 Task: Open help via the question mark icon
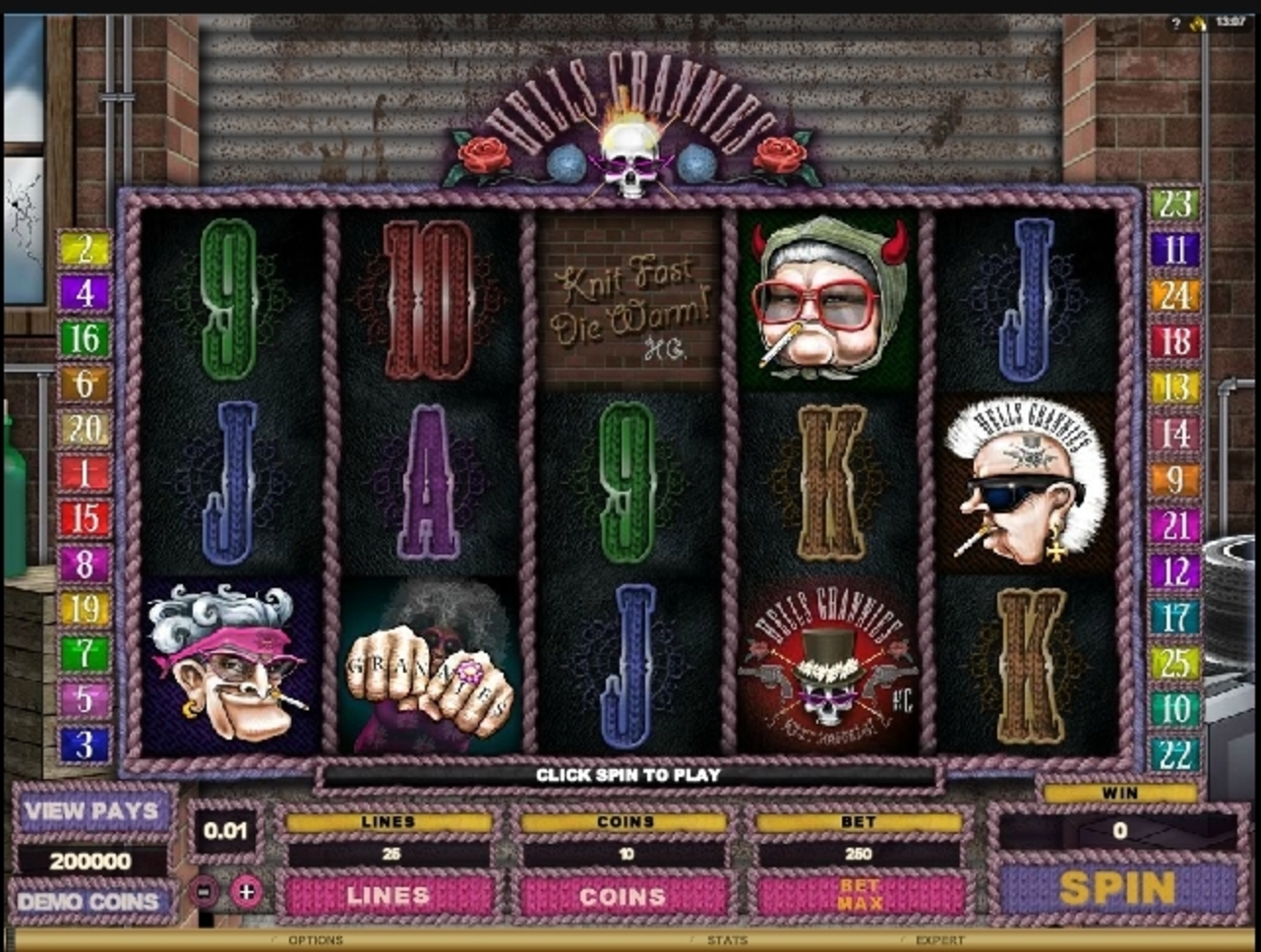click(x=1175, y=24)
